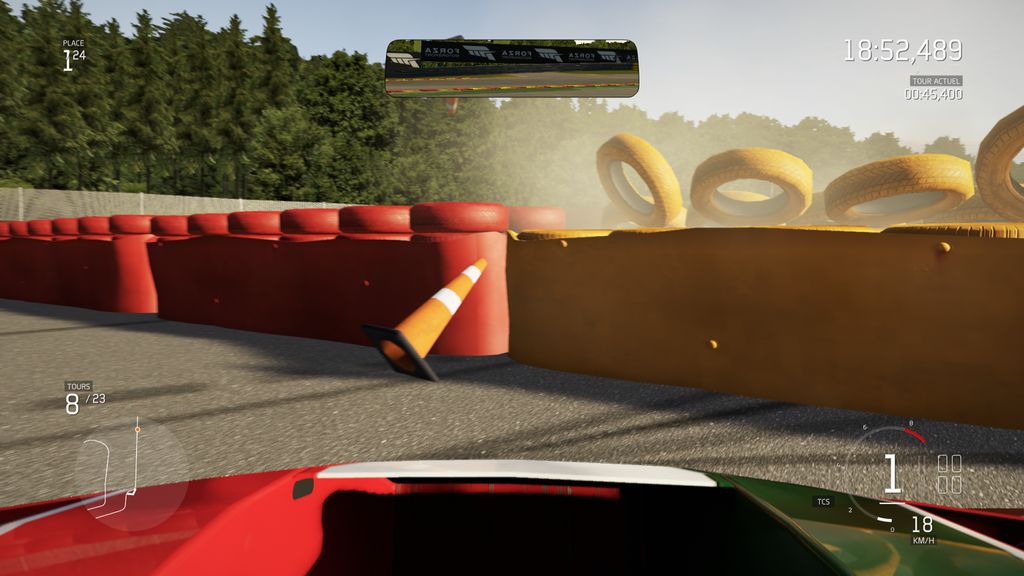Select the rear-view mirror display

[x=511, y=68]
